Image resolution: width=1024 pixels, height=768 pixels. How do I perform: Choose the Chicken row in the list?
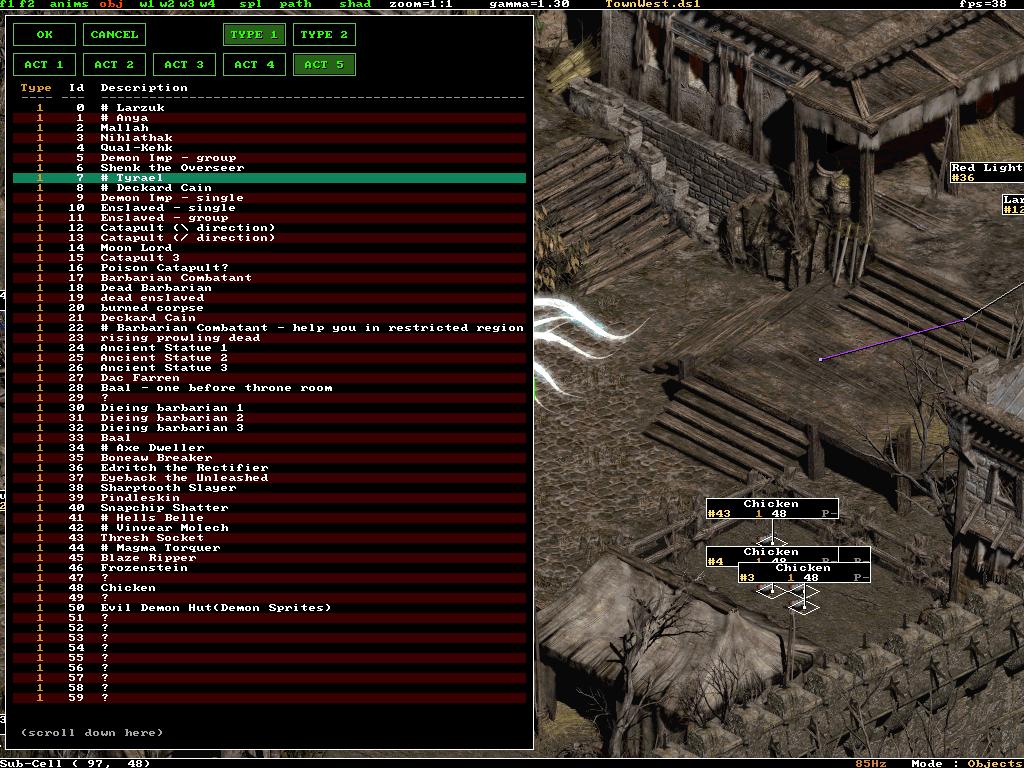[128, 588]
